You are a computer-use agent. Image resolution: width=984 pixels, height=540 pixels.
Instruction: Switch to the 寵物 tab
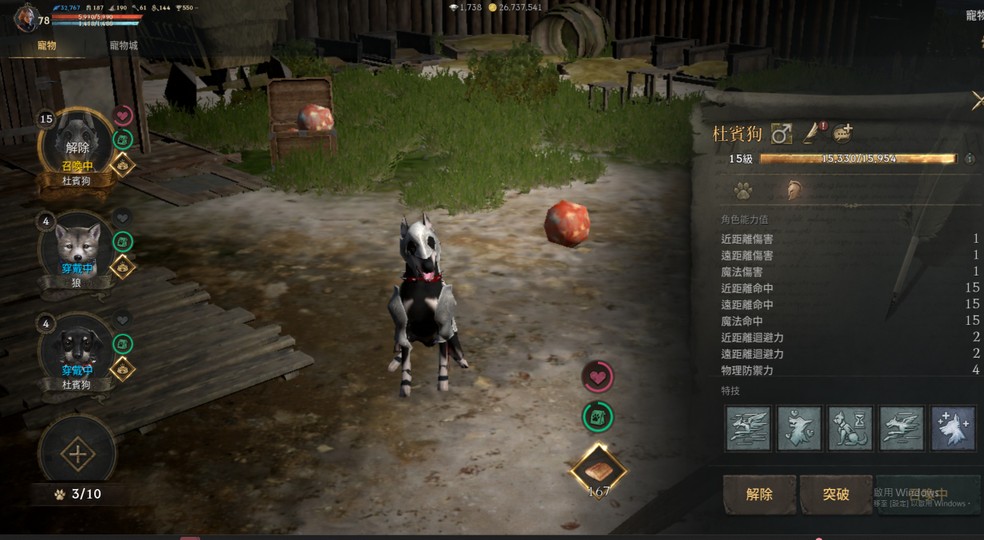47,46
